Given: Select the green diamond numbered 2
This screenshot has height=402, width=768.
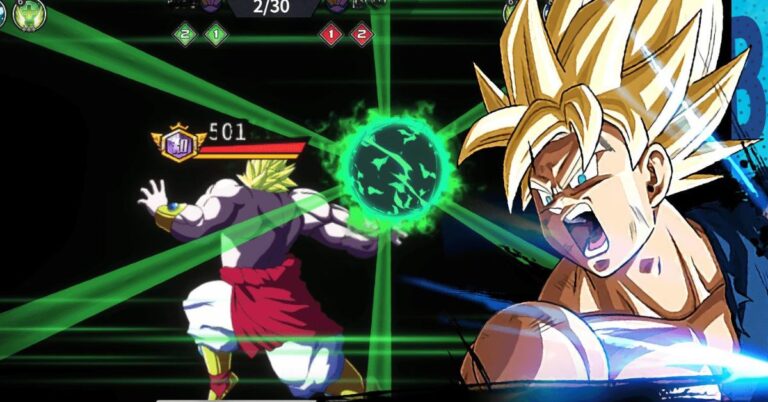Looking at the screenshot, I should point(183,34).
